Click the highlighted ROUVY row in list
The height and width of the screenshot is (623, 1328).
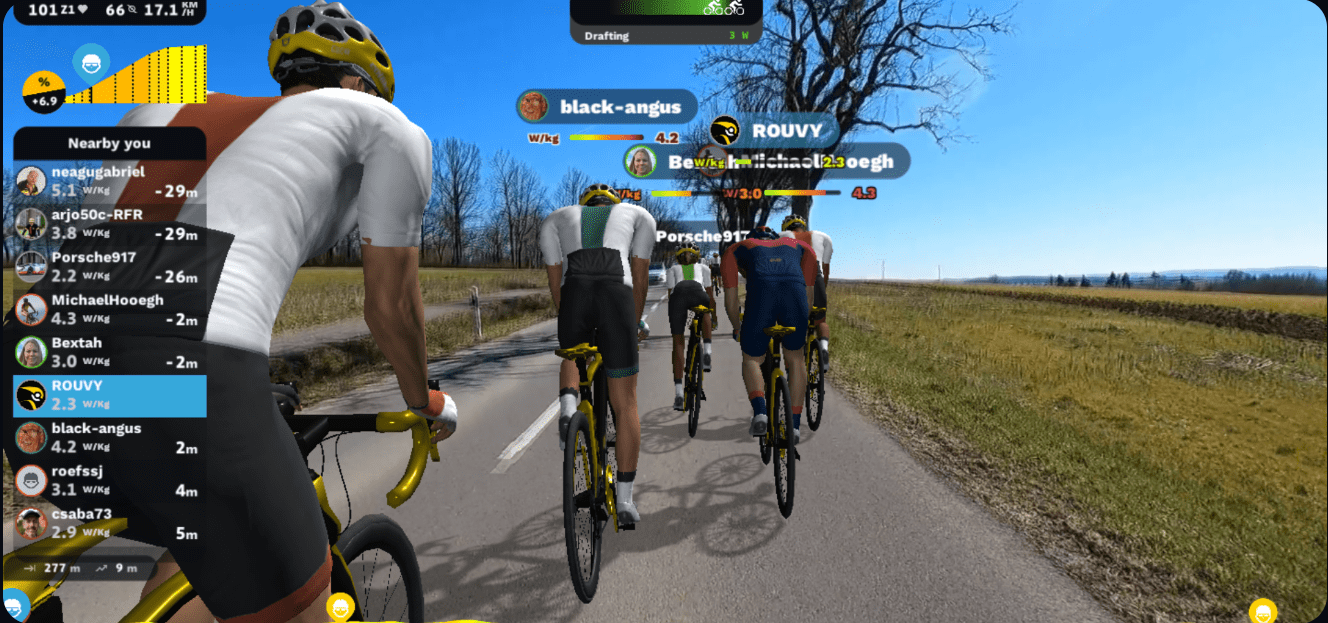108,395
